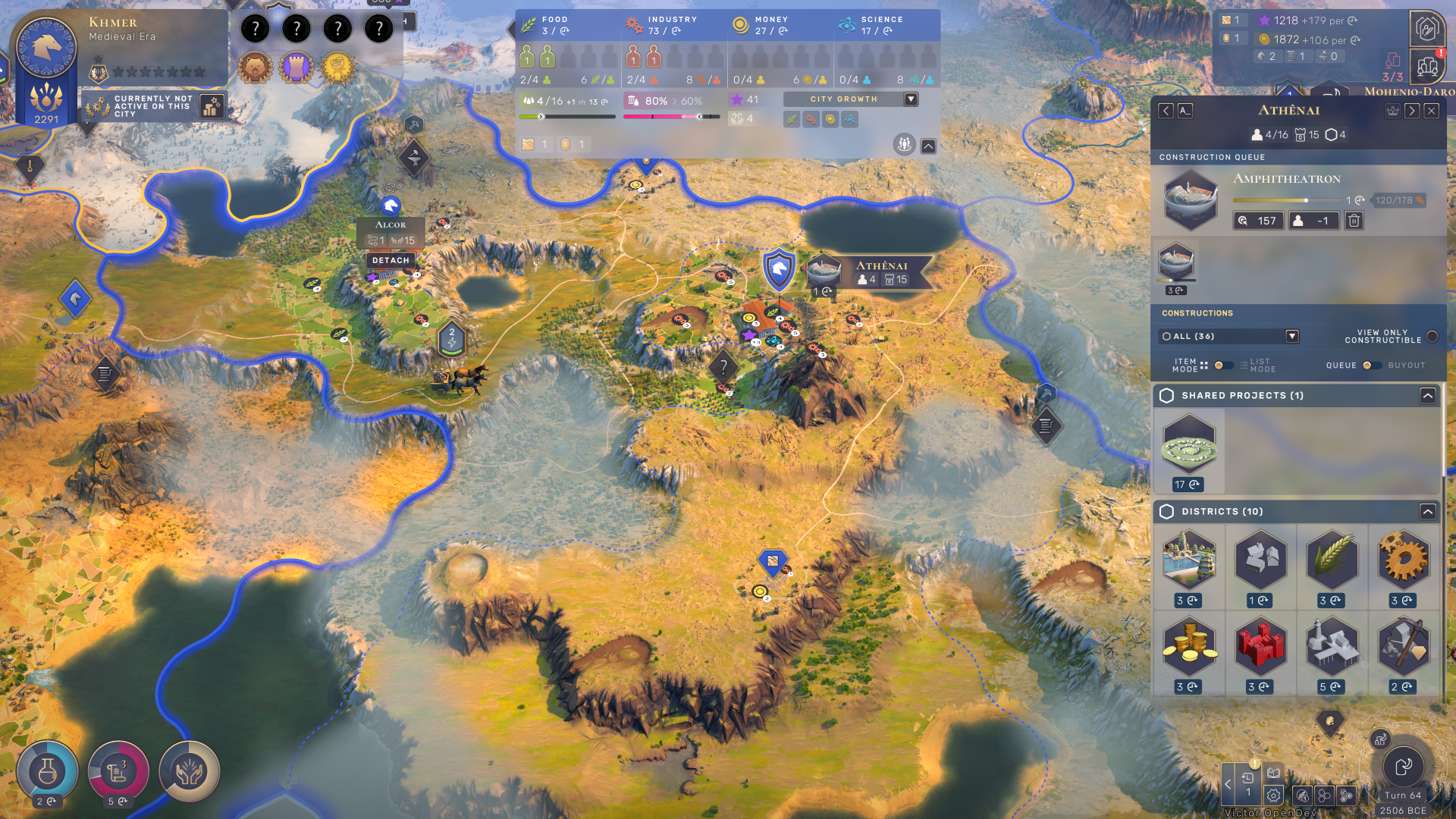Image resolution: width=1456 pixels, height=819 pixels.
Task: Open the City Growth dropdown
Action: (x=911, y=99)
